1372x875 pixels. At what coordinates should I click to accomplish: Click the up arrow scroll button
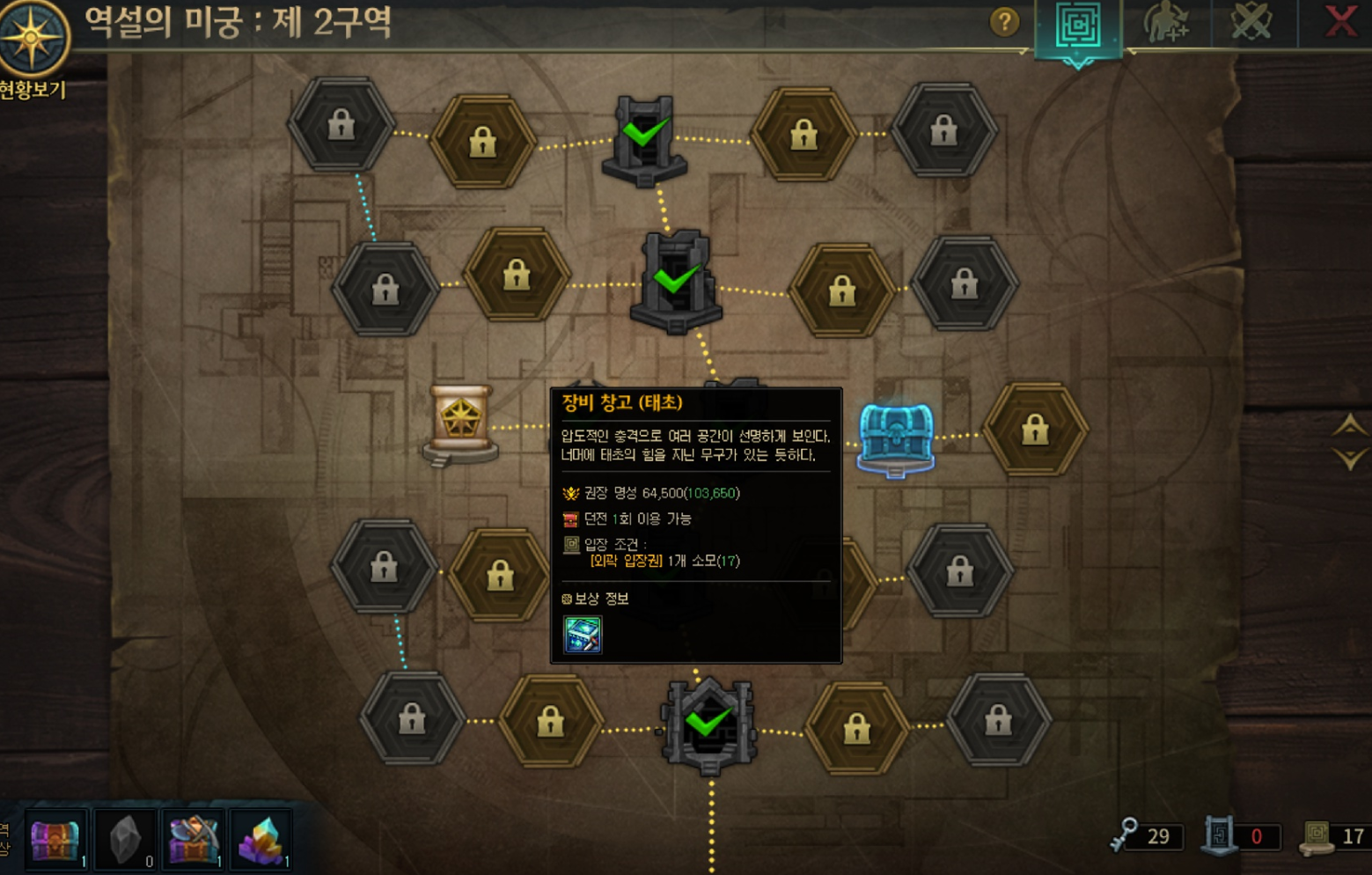click(x=1349, y=427)
